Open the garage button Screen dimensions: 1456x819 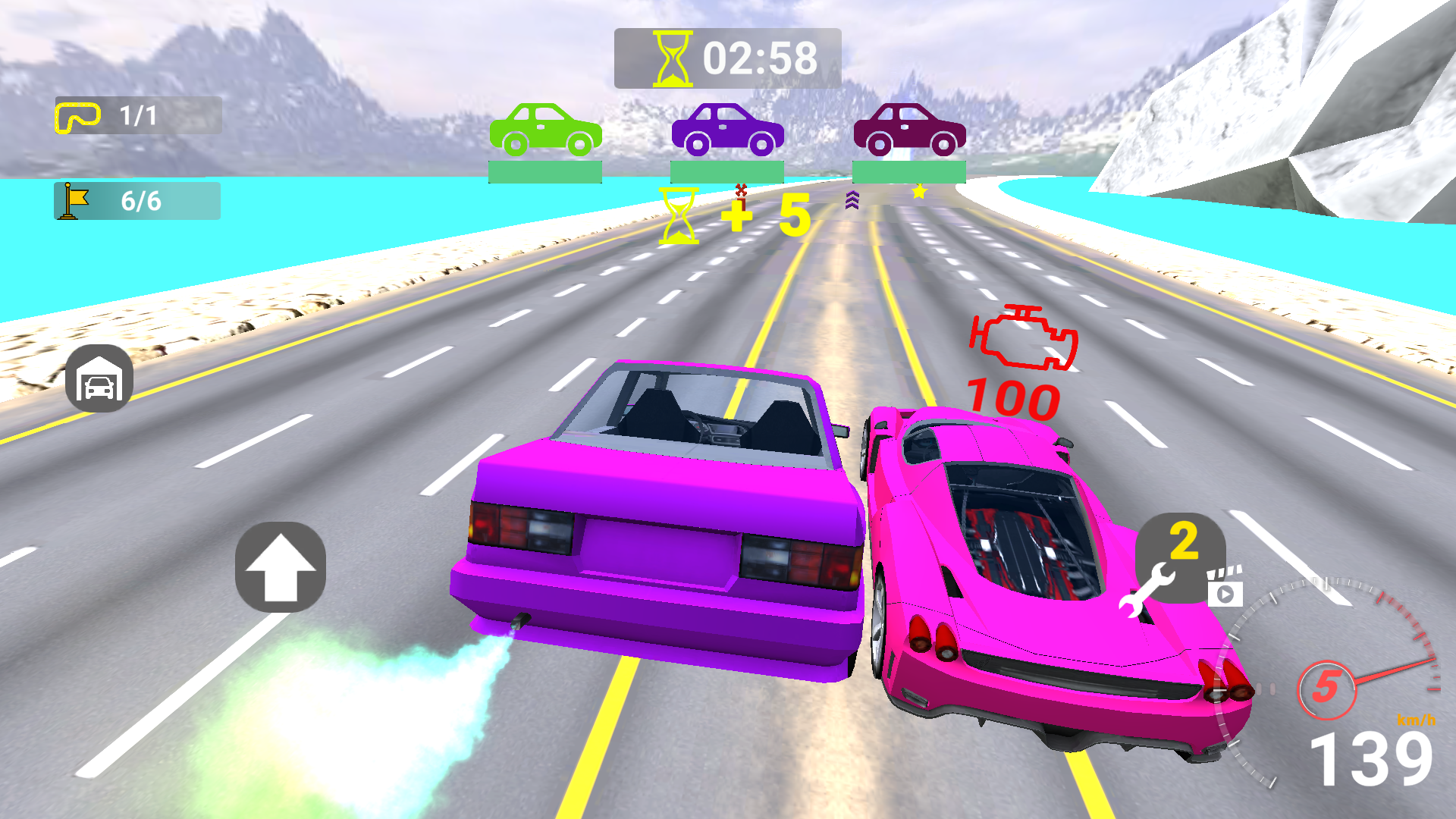99,378
